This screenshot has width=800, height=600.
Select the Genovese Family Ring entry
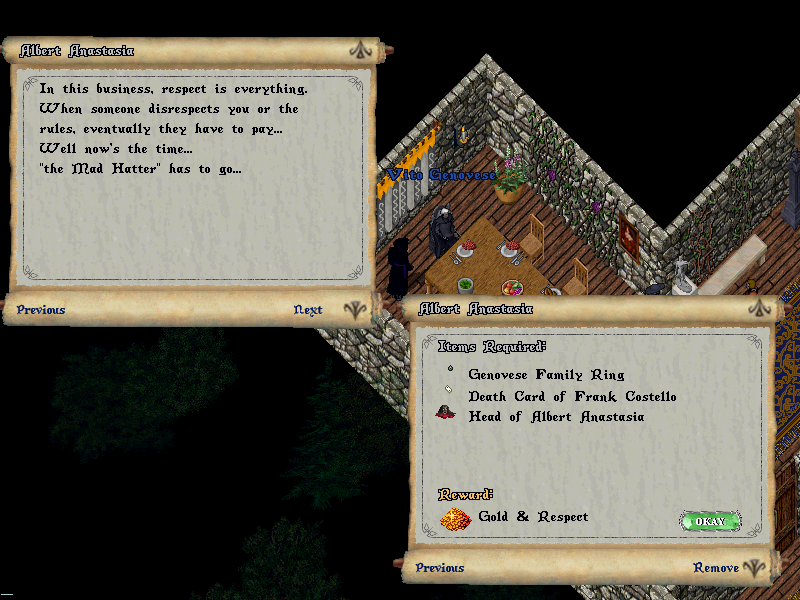pyautogui.click(x=546, y=375)
